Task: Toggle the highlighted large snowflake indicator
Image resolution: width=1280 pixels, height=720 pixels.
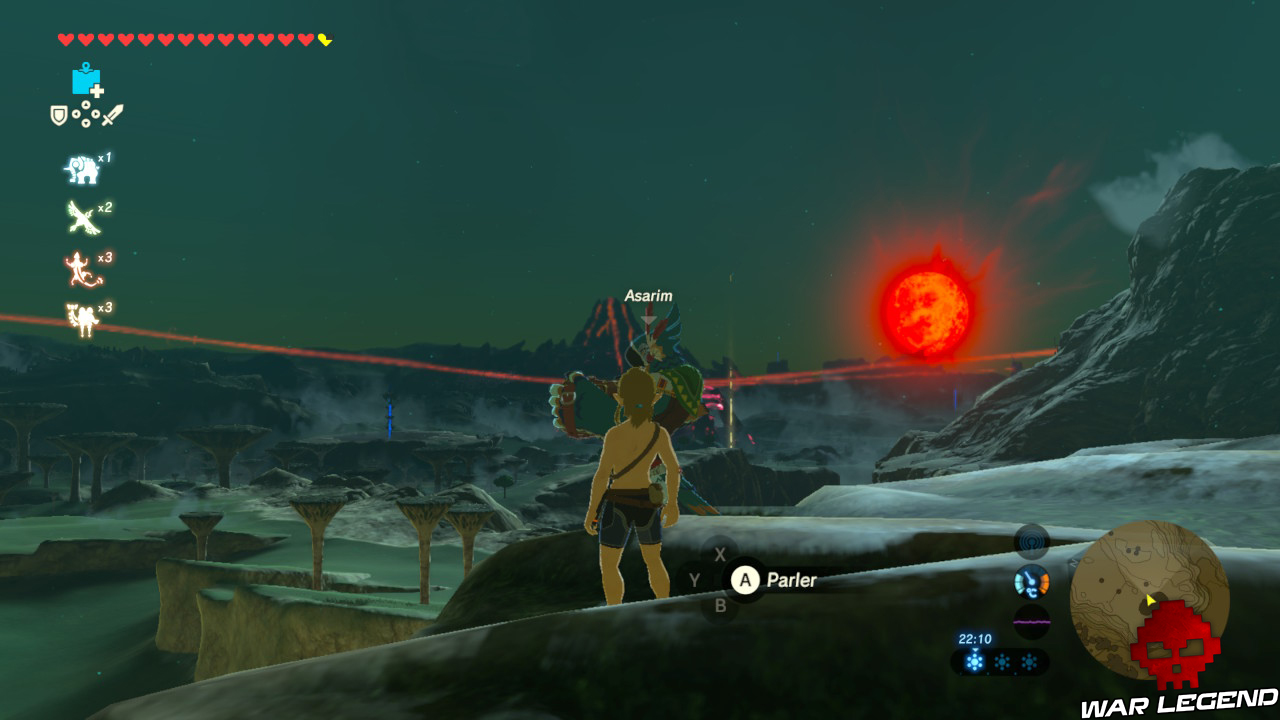Action: (975, 661)
